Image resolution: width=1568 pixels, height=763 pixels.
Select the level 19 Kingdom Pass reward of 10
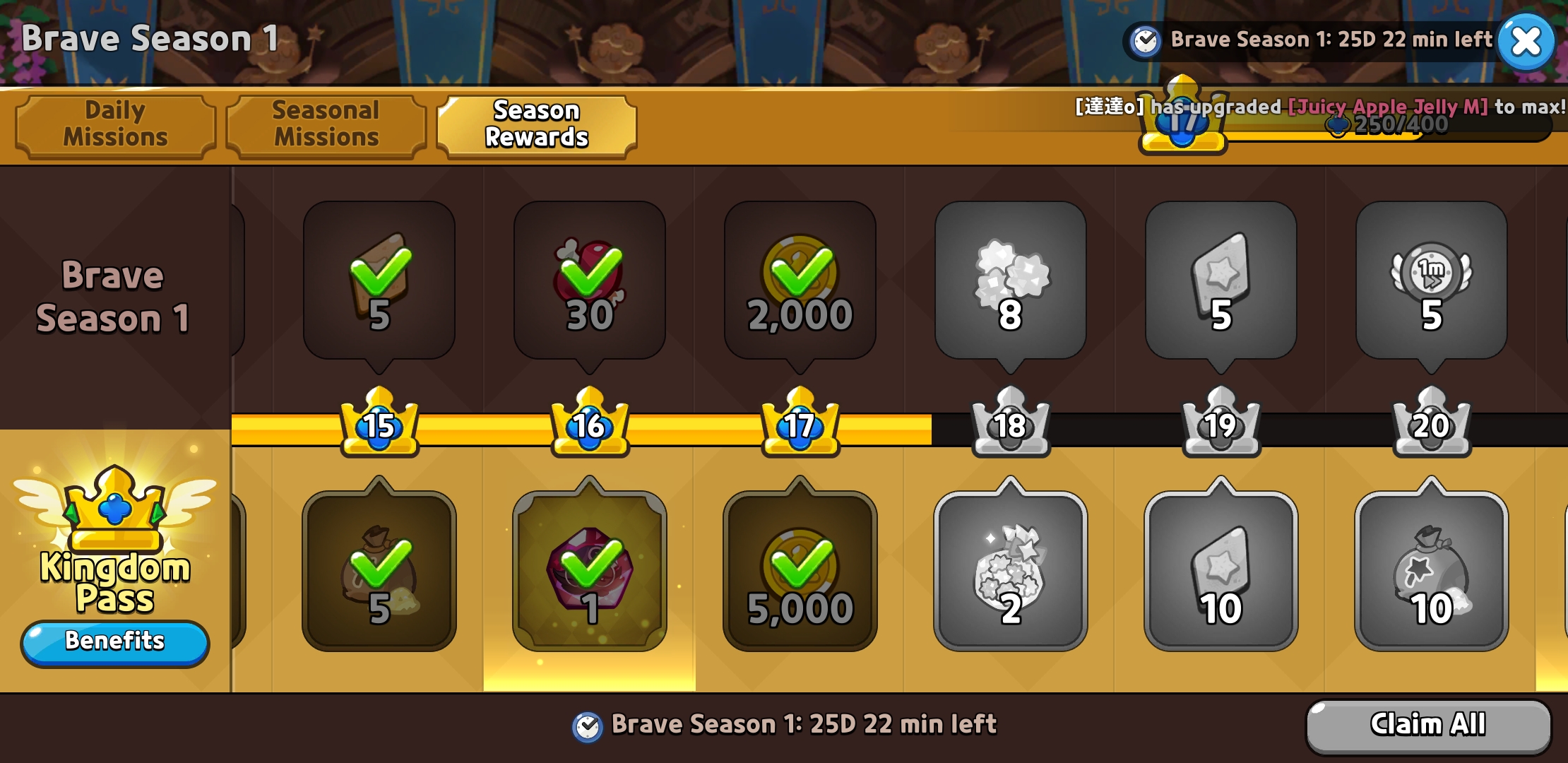1220,571
